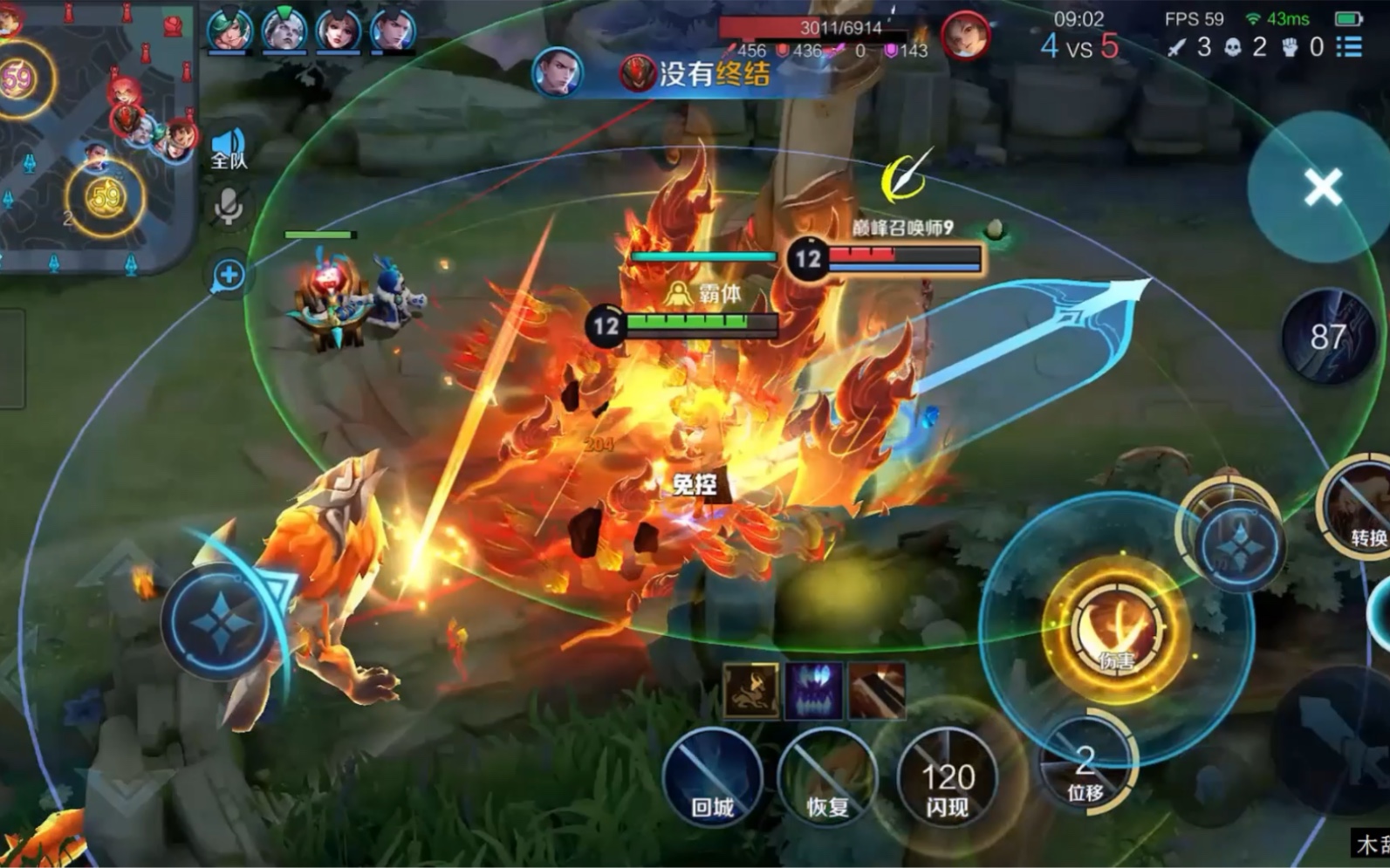Screen dimensions: 1390x868
Task: Tap the skill cooldown icon showing 87
Action: (x=1327, y=337)
